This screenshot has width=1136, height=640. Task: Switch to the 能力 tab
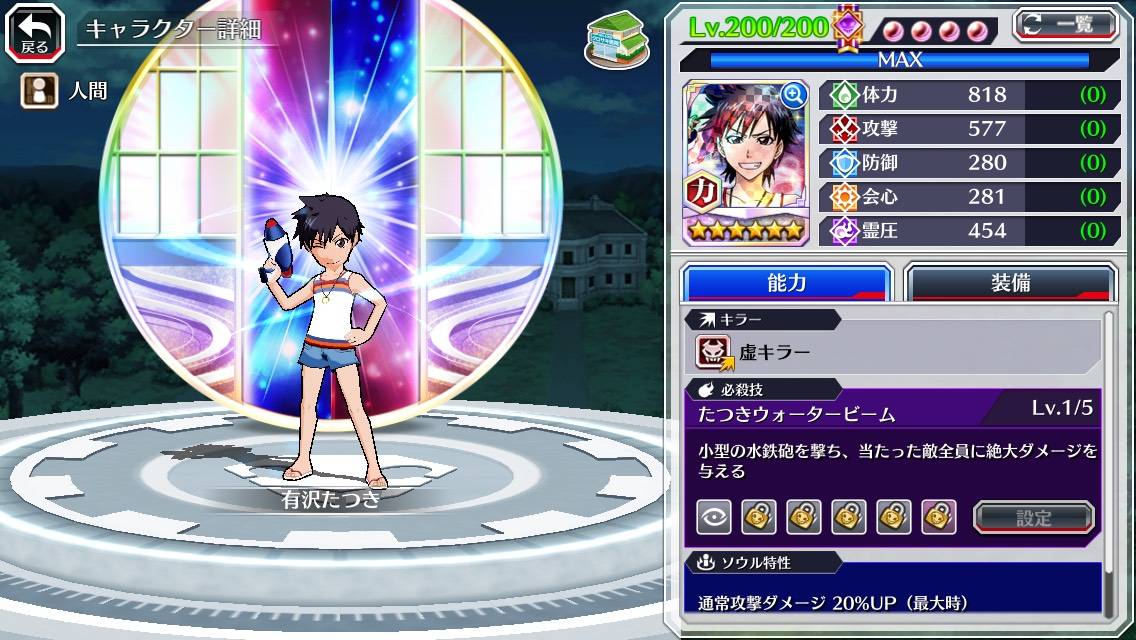click(786, 283)
